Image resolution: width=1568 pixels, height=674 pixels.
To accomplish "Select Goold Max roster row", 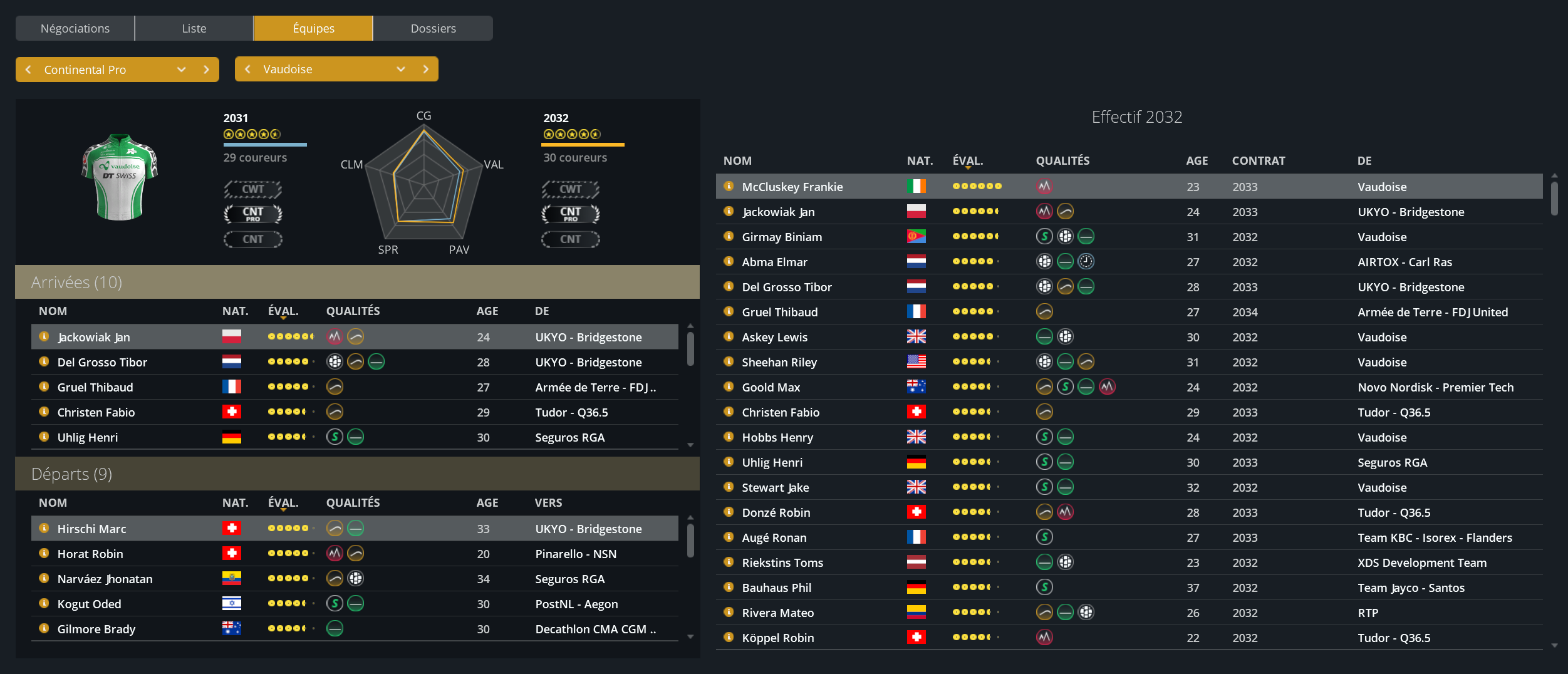I will tap(771, 387).
